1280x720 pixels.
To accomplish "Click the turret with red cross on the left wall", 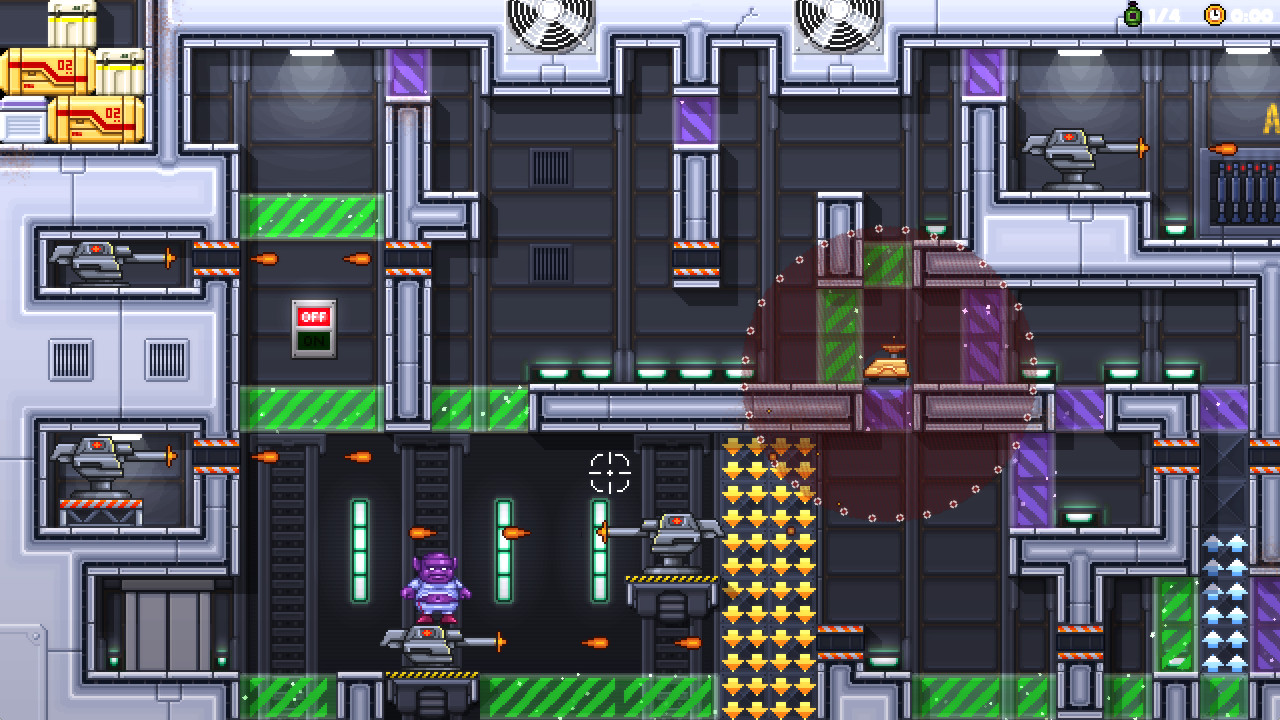I will coord(95,260).
